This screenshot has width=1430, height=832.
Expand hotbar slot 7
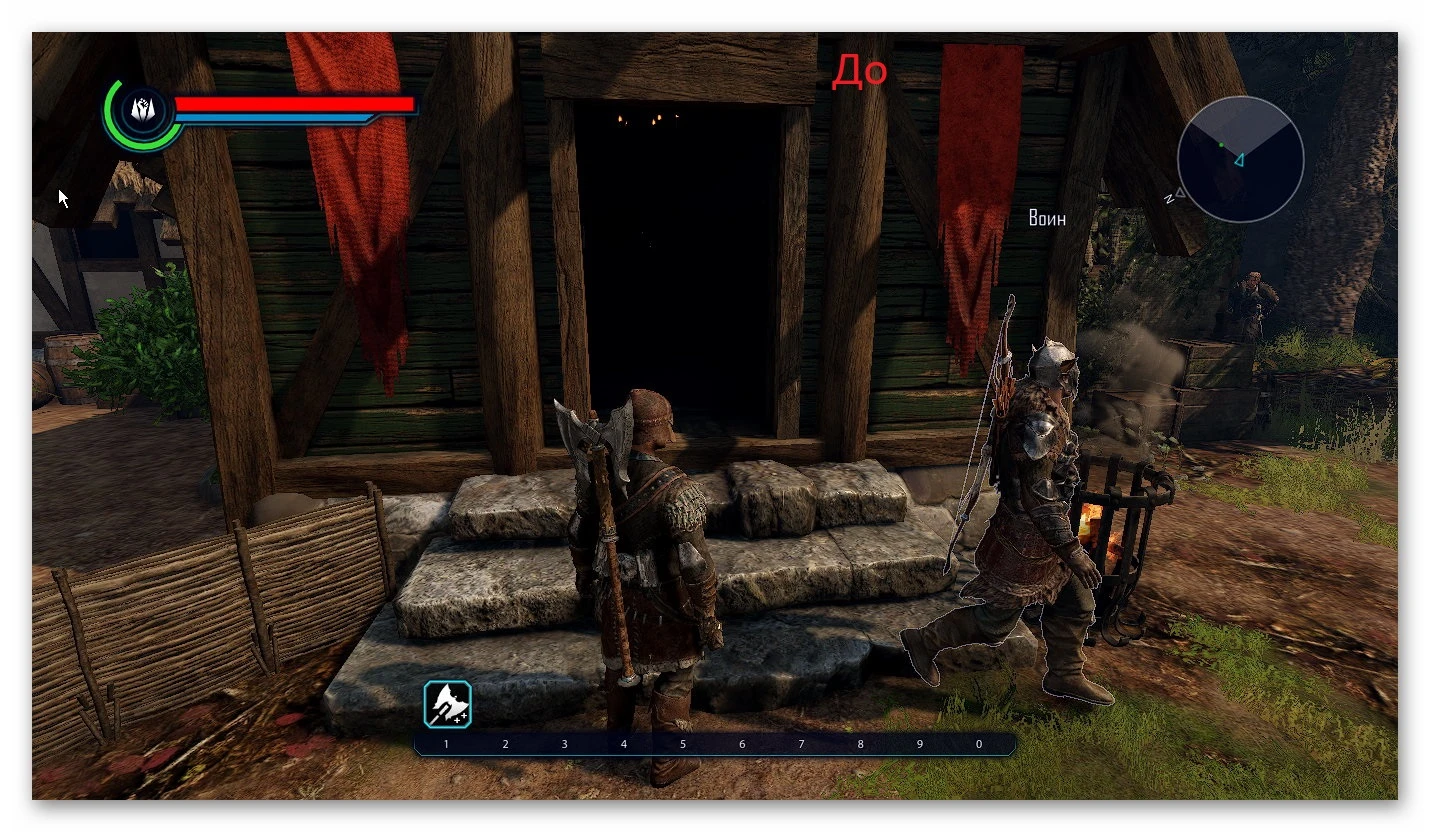click(x=800, y=744)
